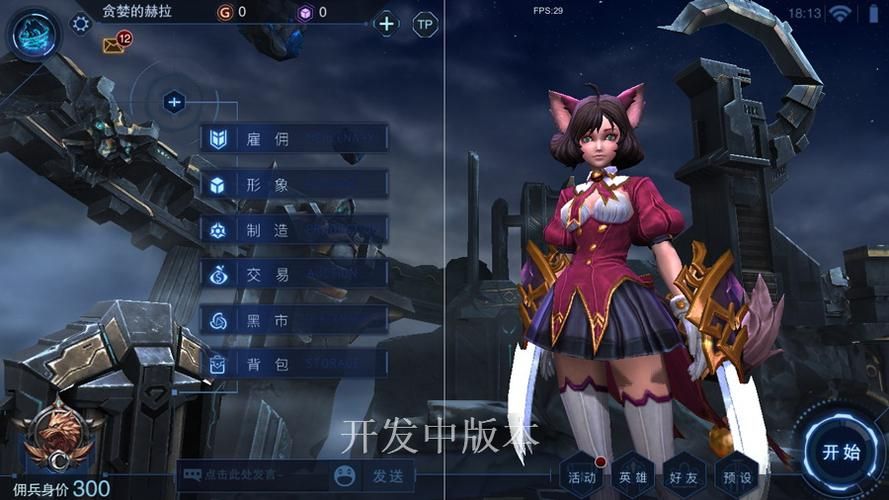Open the 背包 backpack storage
This screenshot has width=889, height=500.
pyautogui.click(x=294, y=365)
